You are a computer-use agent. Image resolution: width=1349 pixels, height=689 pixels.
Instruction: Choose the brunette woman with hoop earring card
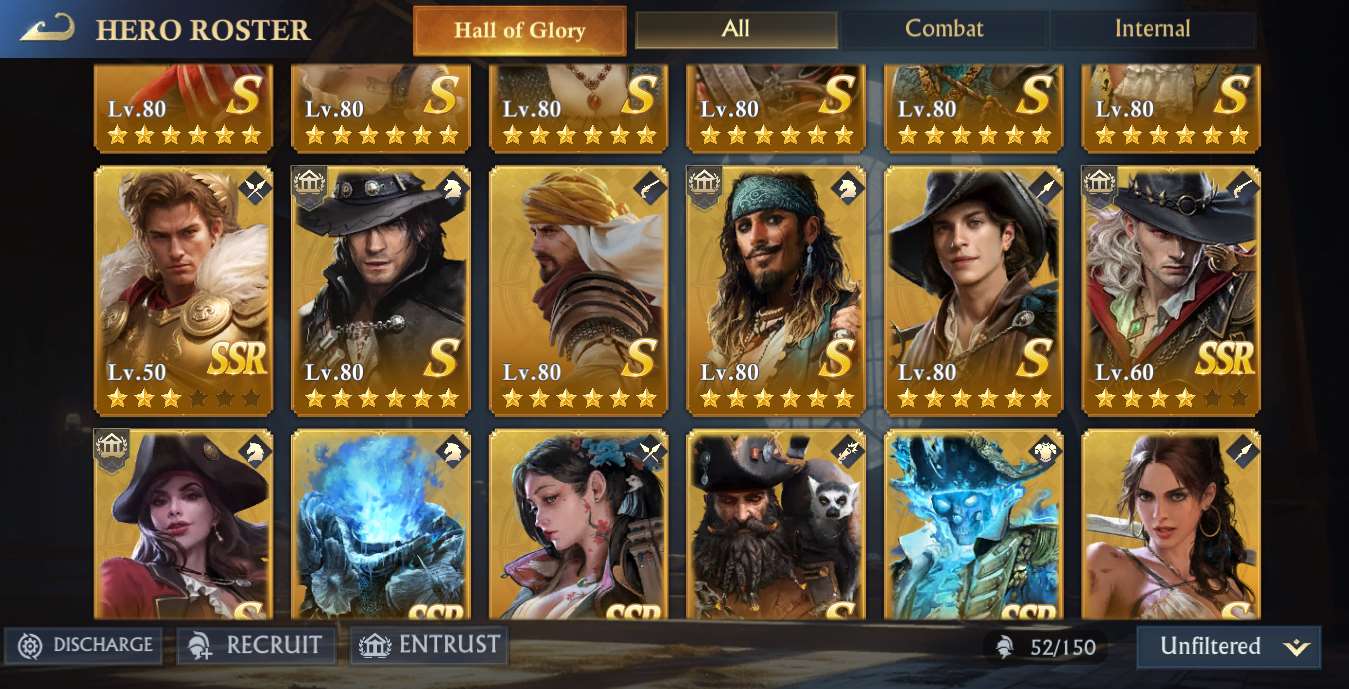[1170, 525]
